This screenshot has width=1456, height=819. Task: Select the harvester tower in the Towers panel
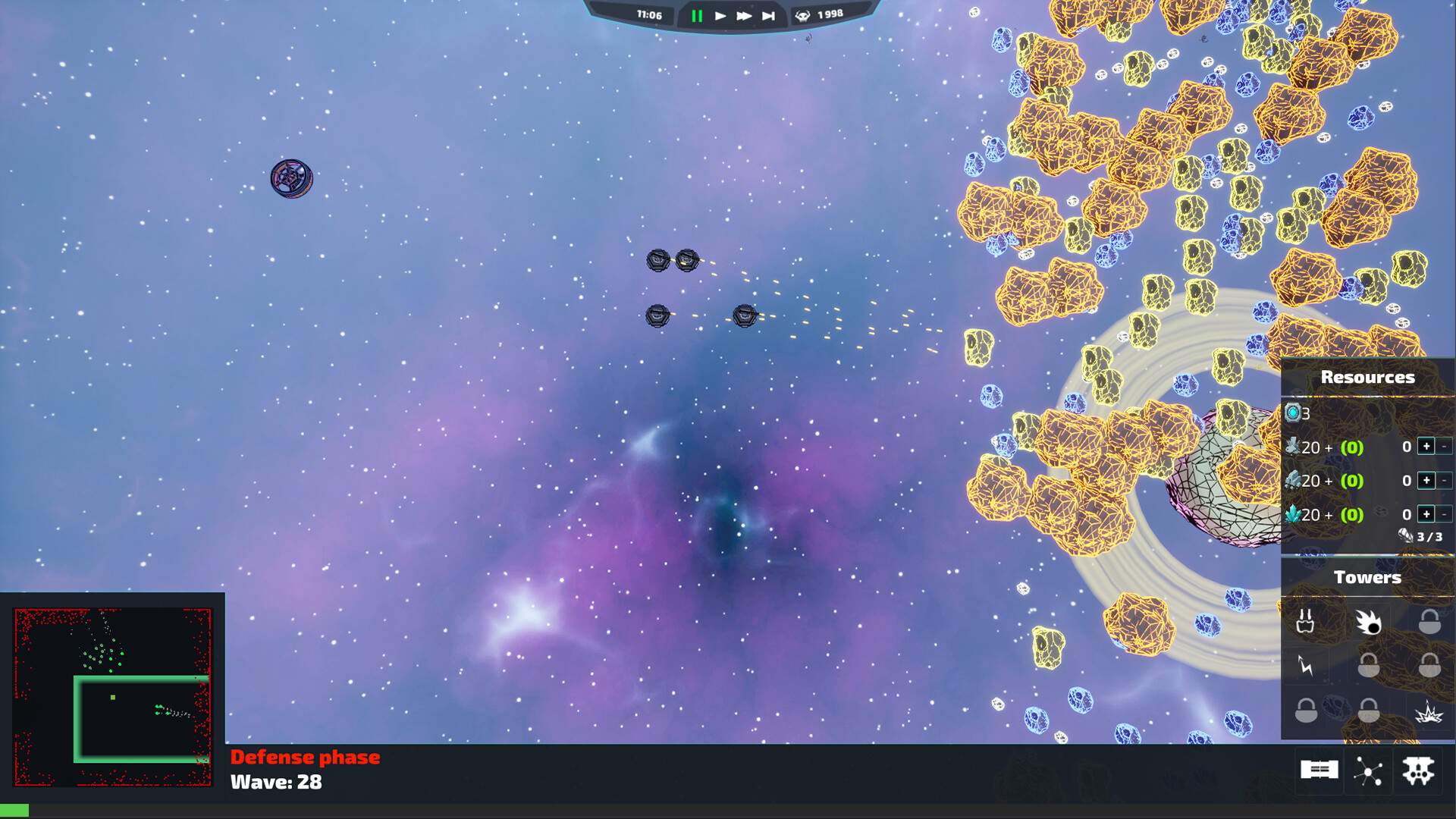pyautogui.click(x=1307, y=622)
